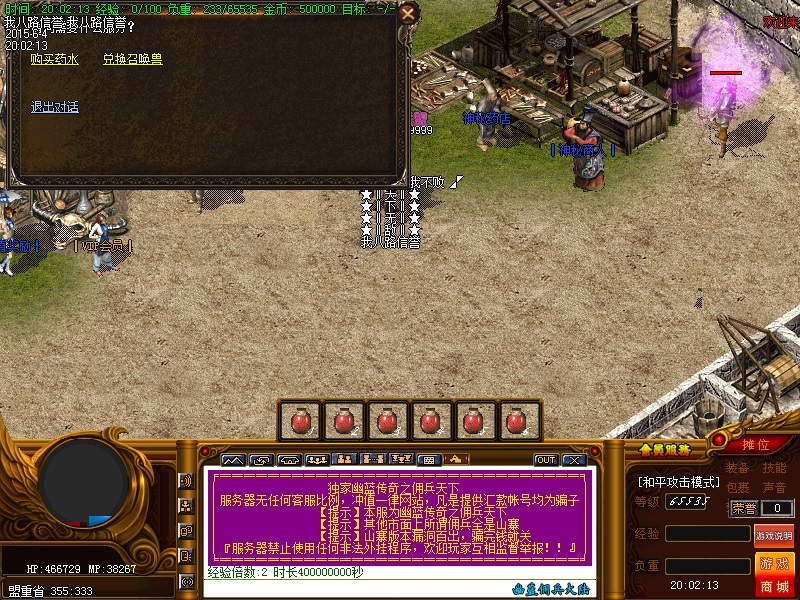800x600 pixels.
Task: Open the 包裹 bag inventory
Action: coord(737,488)
